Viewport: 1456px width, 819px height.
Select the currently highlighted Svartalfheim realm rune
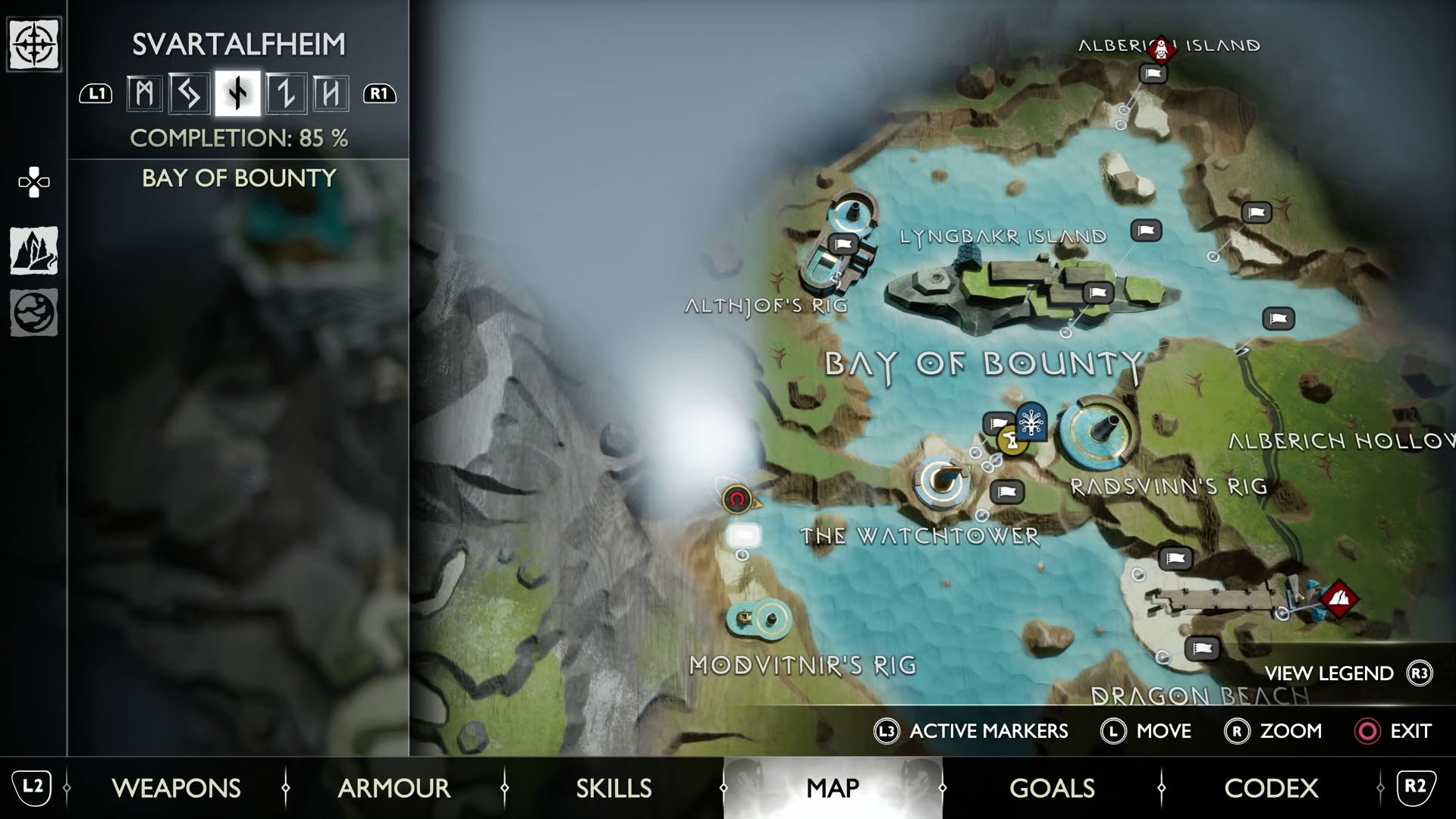click(x=237, y=94)
